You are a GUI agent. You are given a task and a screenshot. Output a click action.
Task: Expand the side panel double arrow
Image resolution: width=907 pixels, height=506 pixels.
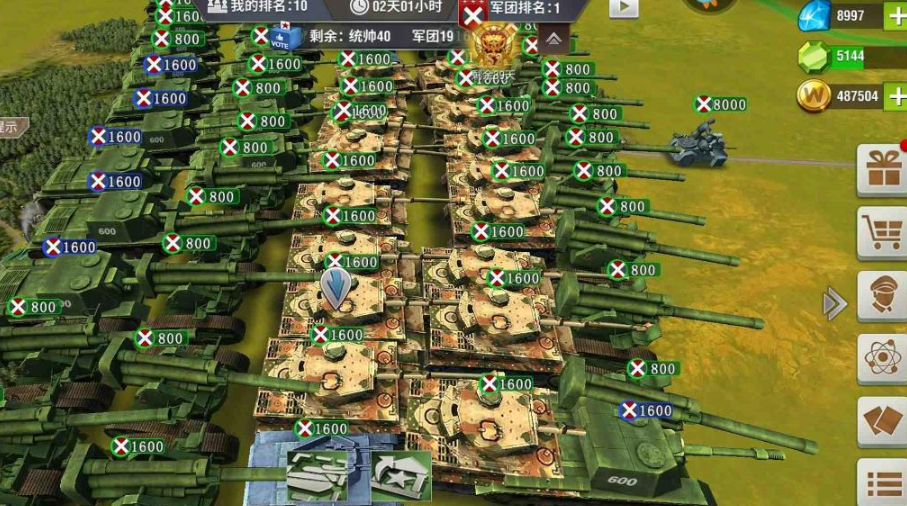click(x=834, y=304)
